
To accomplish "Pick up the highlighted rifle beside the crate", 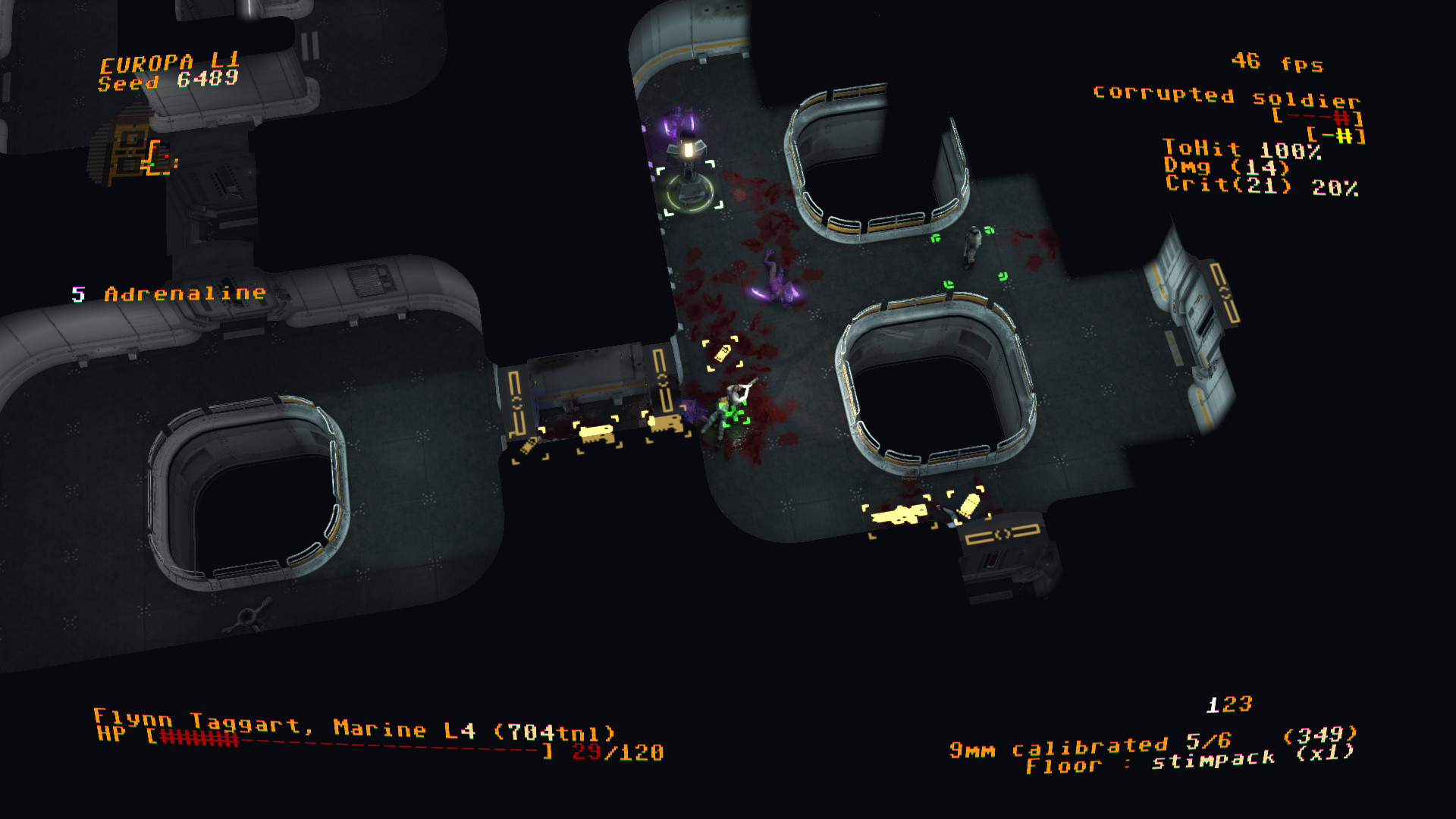I will coord(596,433).
